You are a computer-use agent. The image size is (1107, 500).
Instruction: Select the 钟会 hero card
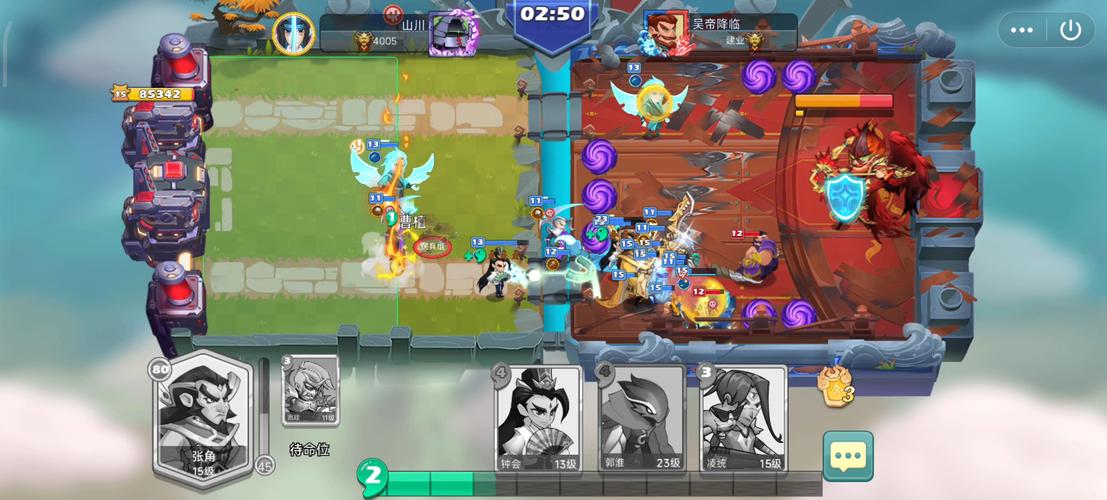coord(538,418)
